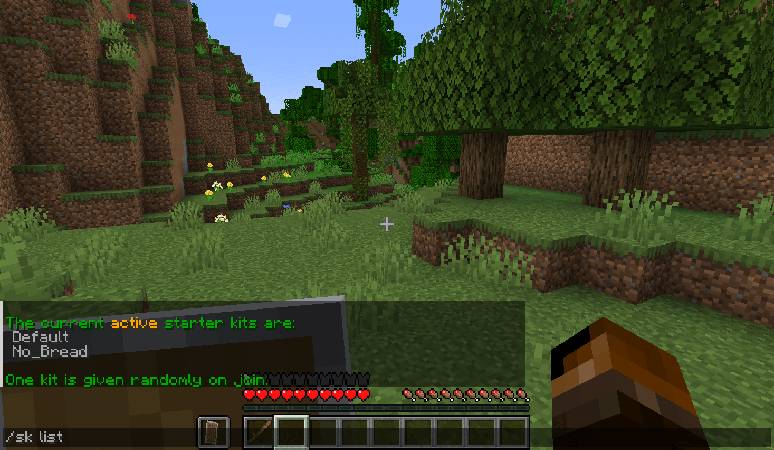The height and width of the screenshot is (450, 774).
Task: Click the chat input field containing /sk list
Action: (100, 437)
